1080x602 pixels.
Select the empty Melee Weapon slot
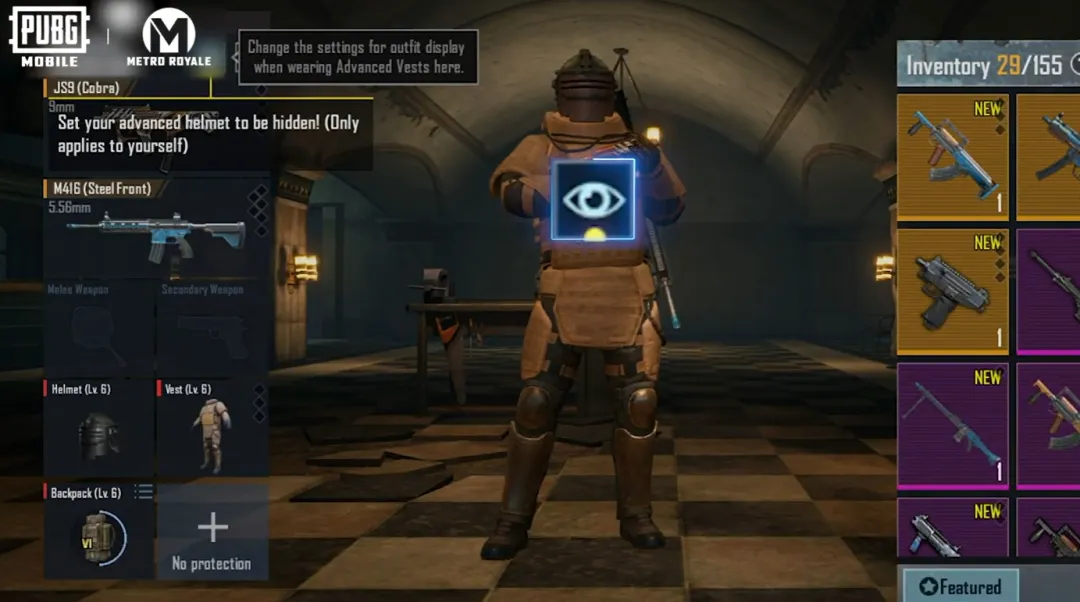click(x=98, y=328)
